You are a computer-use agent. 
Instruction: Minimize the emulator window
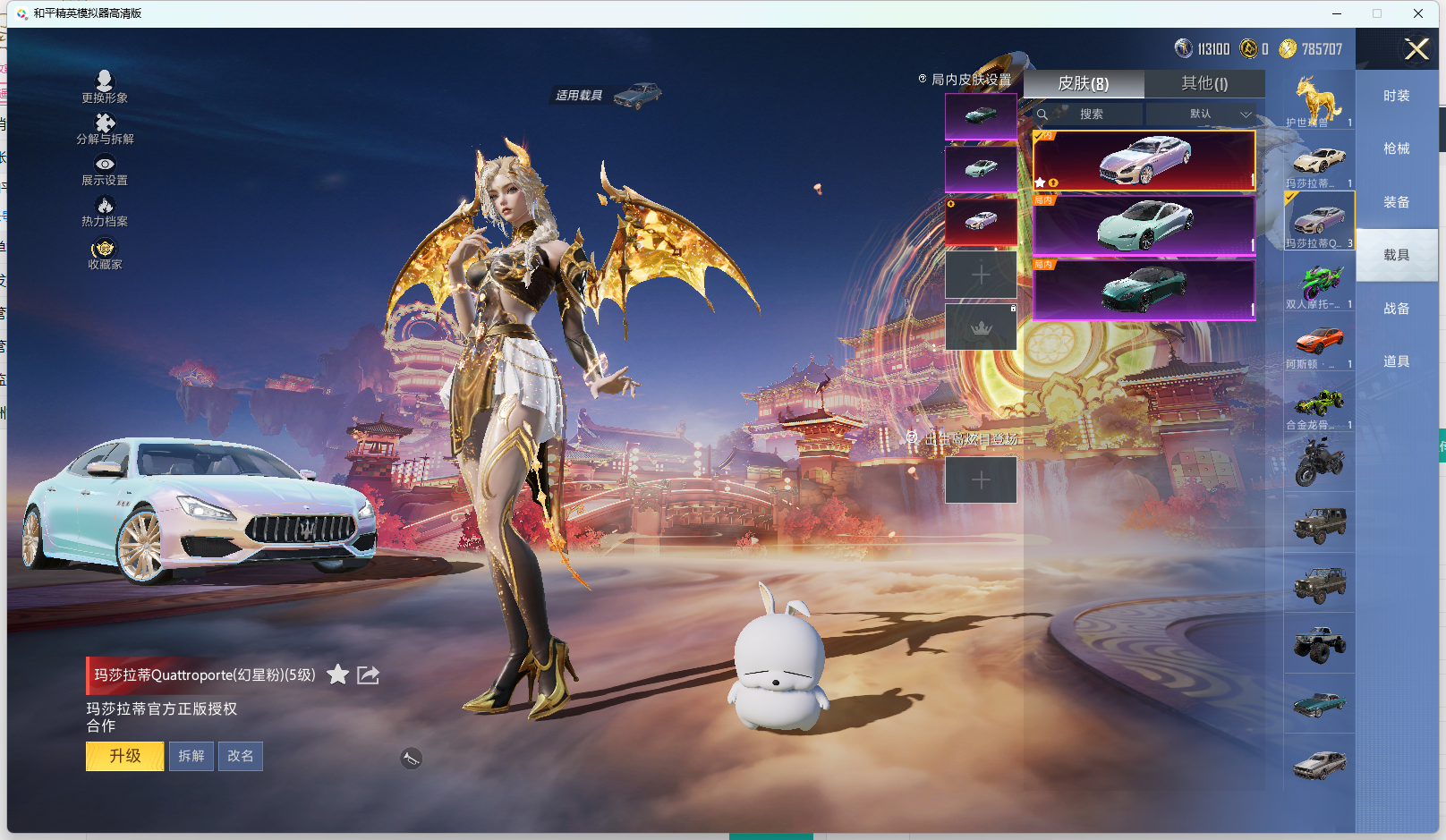1336,13
